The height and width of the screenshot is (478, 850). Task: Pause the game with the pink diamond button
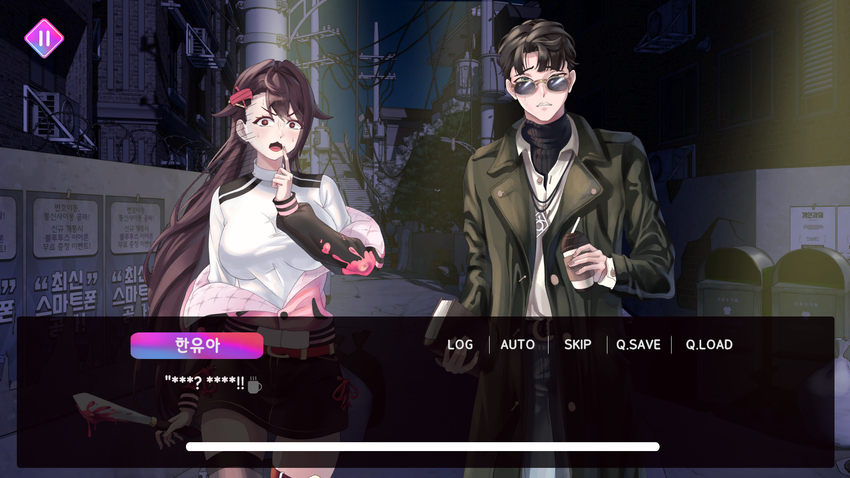(44, 39)
